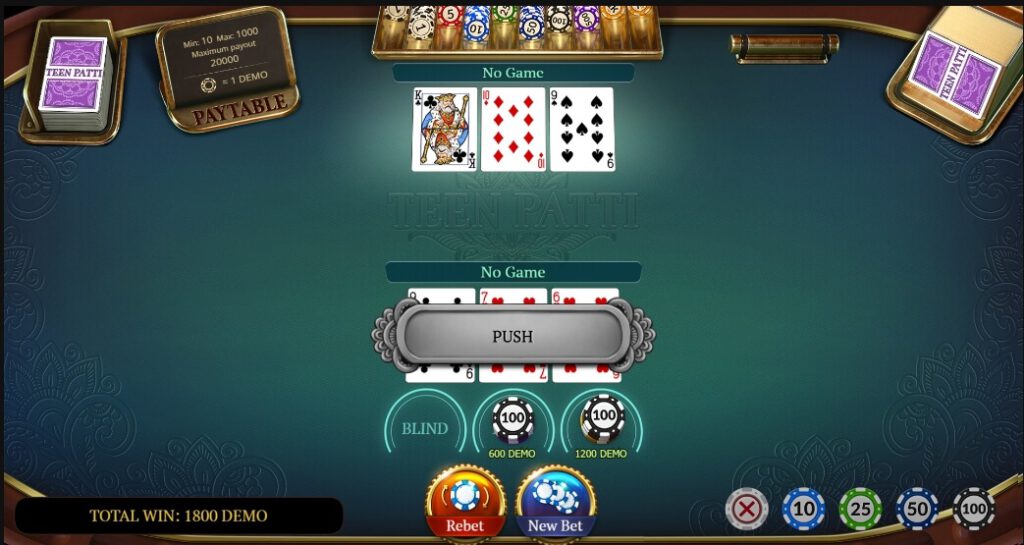Click the BLIND bet circle
The height and width of the screenshot is (545, 1024).
tap(425, 428)
